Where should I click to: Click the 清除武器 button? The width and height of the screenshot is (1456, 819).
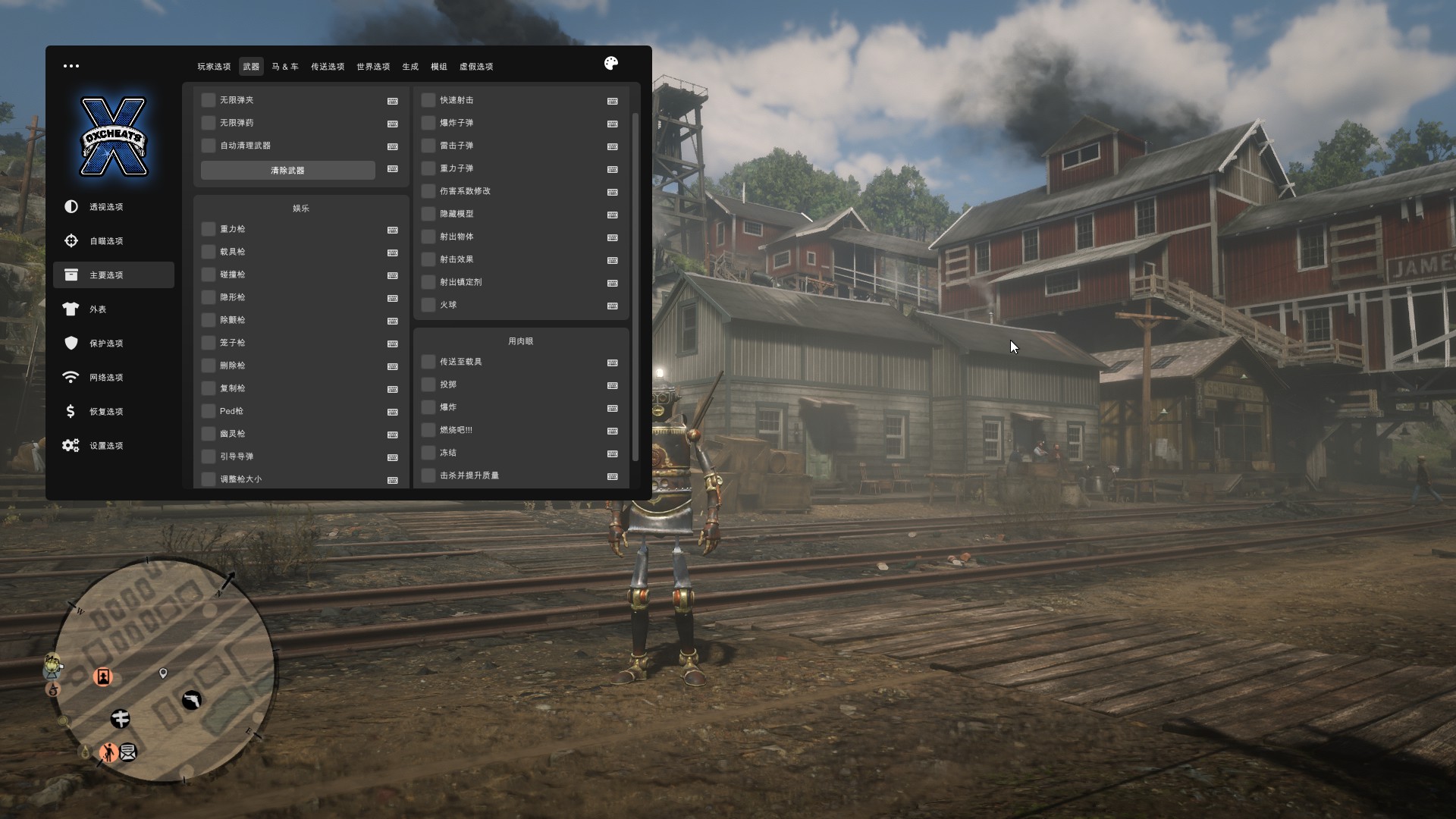point(287,171)
